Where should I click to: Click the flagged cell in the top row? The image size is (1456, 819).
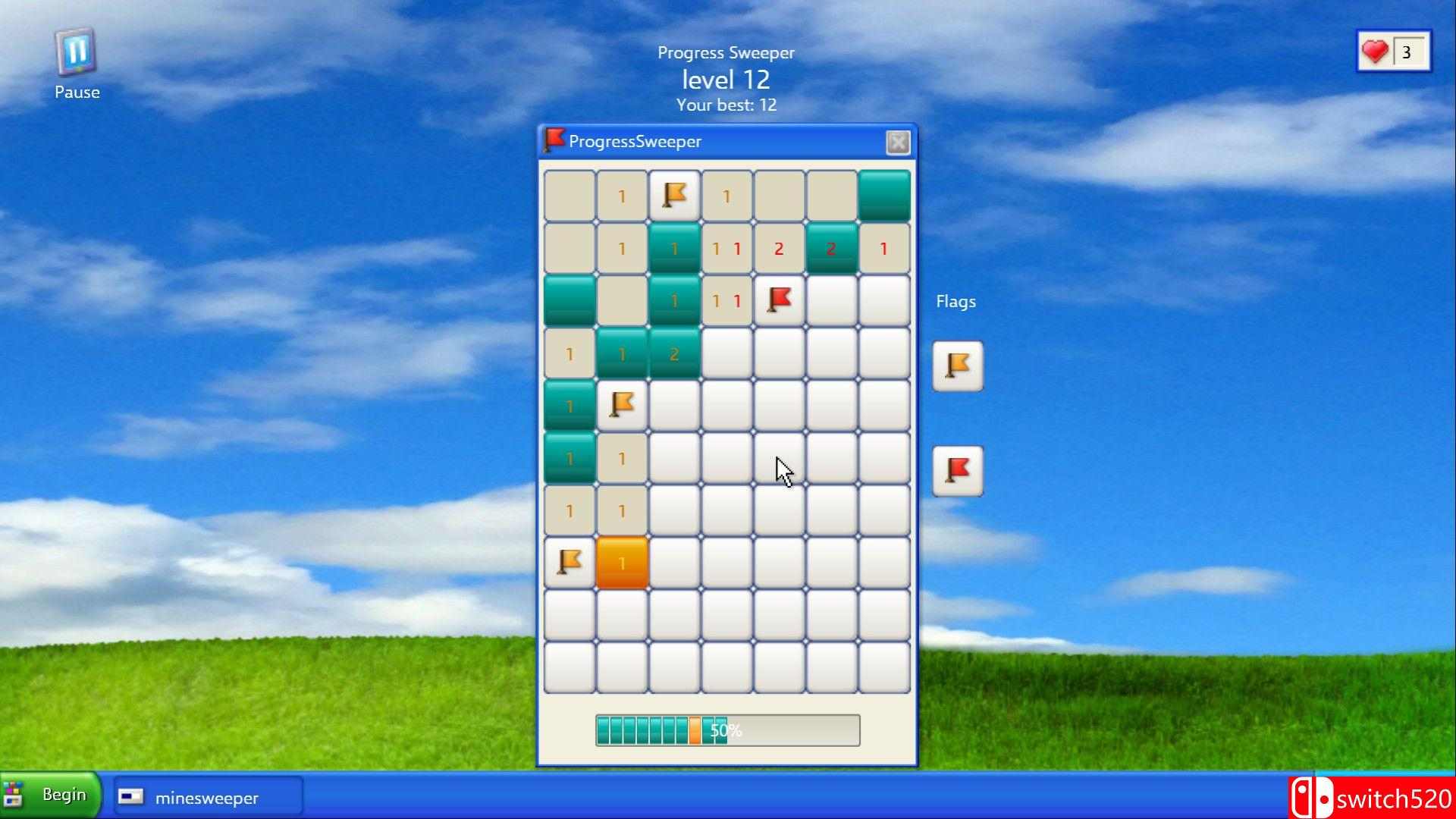pos(674,196)
